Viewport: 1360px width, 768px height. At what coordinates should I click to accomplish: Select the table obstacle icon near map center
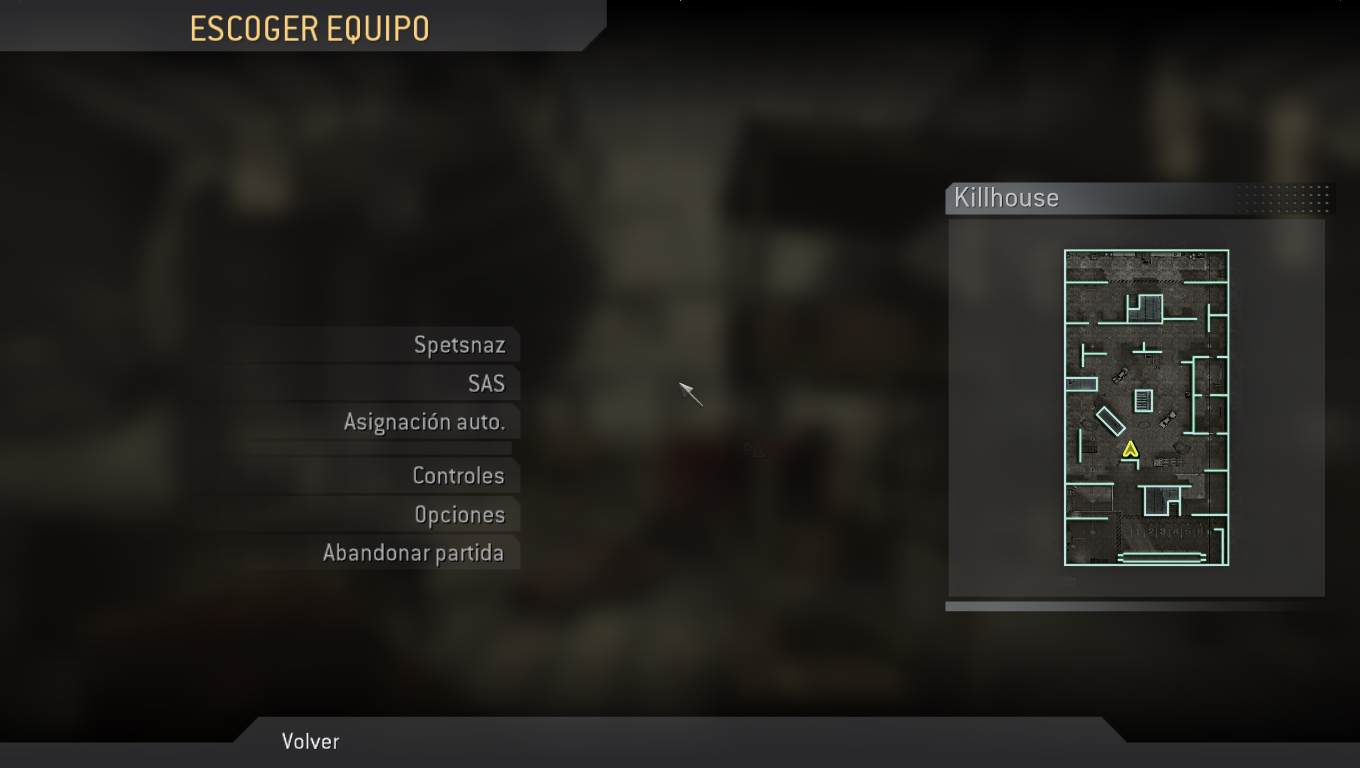tap(1143, 400)
